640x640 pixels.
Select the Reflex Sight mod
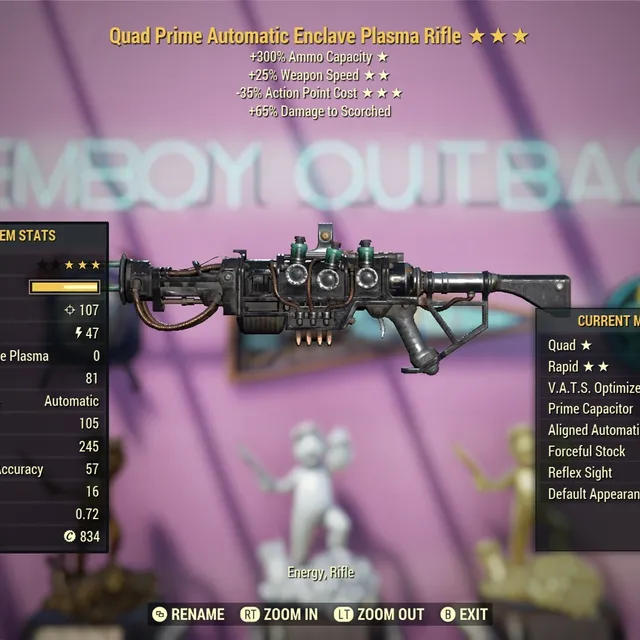[581, 472]
